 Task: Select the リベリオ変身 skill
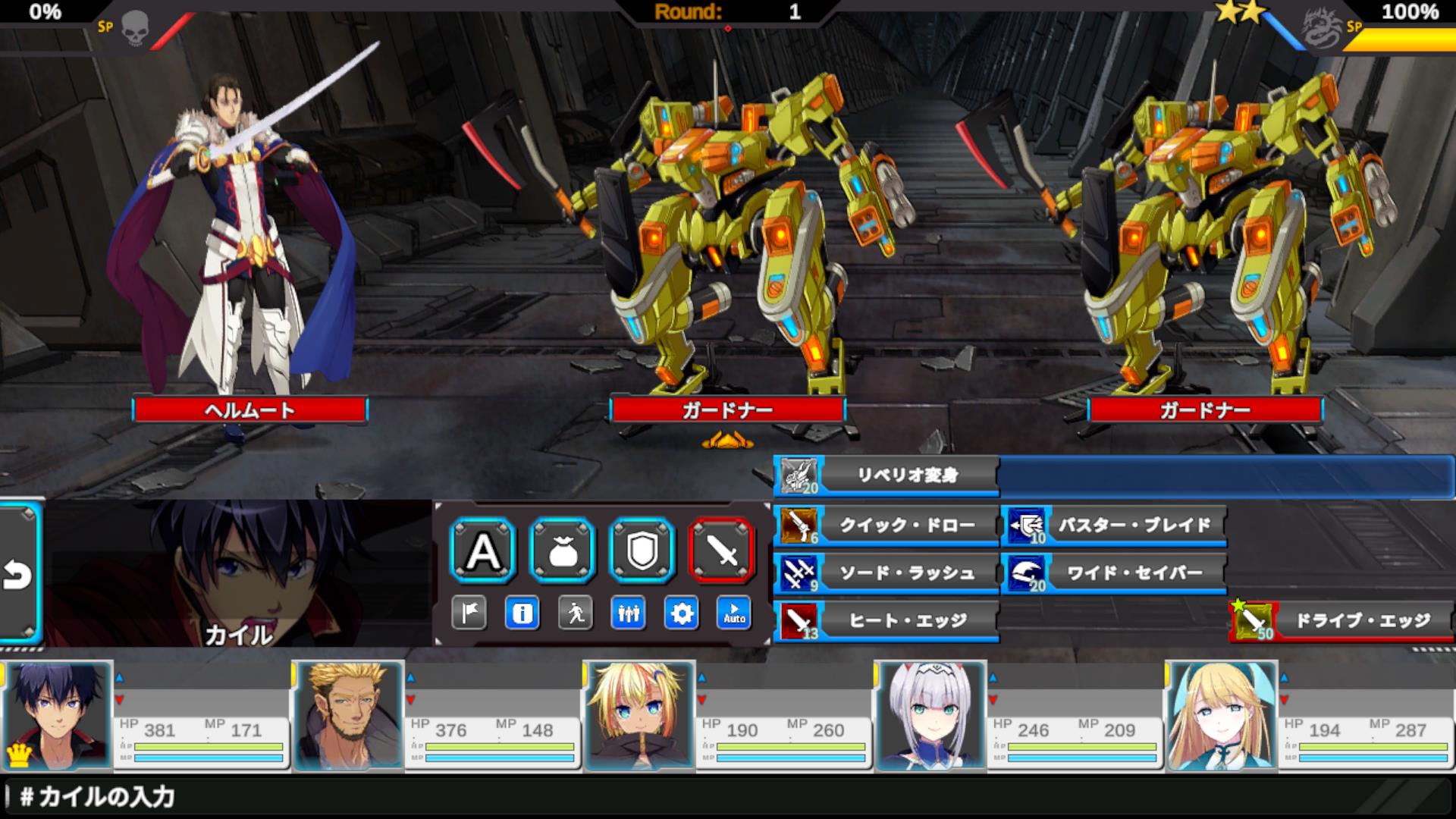(x=886, y=475)
